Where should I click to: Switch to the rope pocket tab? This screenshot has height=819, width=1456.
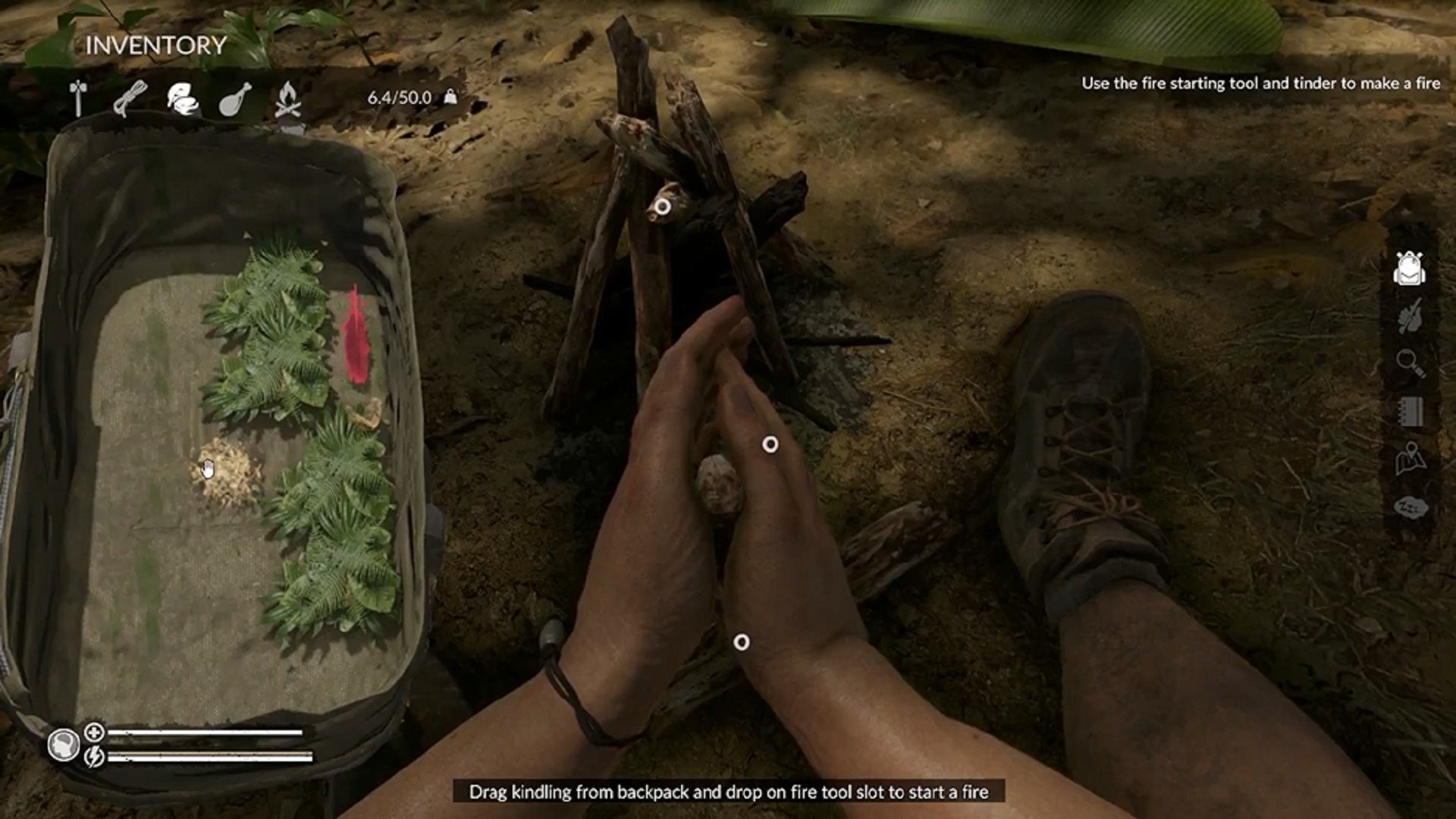pyautogui.click(x=130, y=99)
